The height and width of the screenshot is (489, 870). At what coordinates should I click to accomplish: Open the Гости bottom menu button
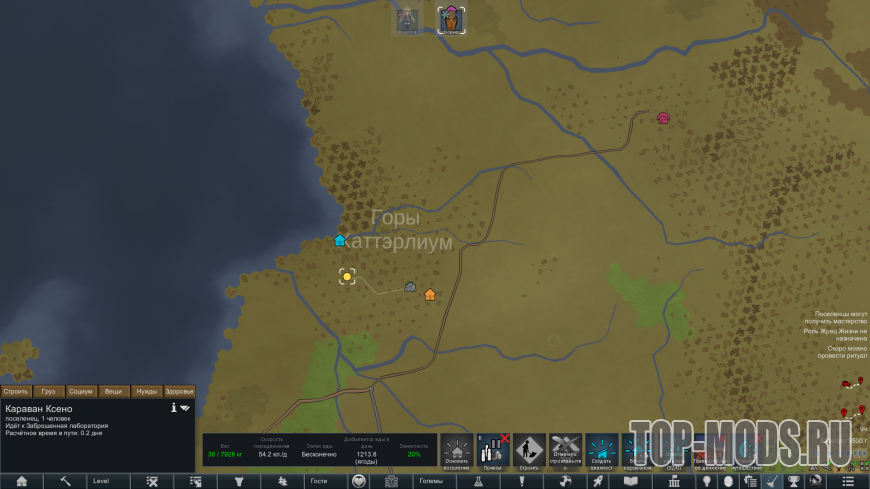tap(319, 481)
